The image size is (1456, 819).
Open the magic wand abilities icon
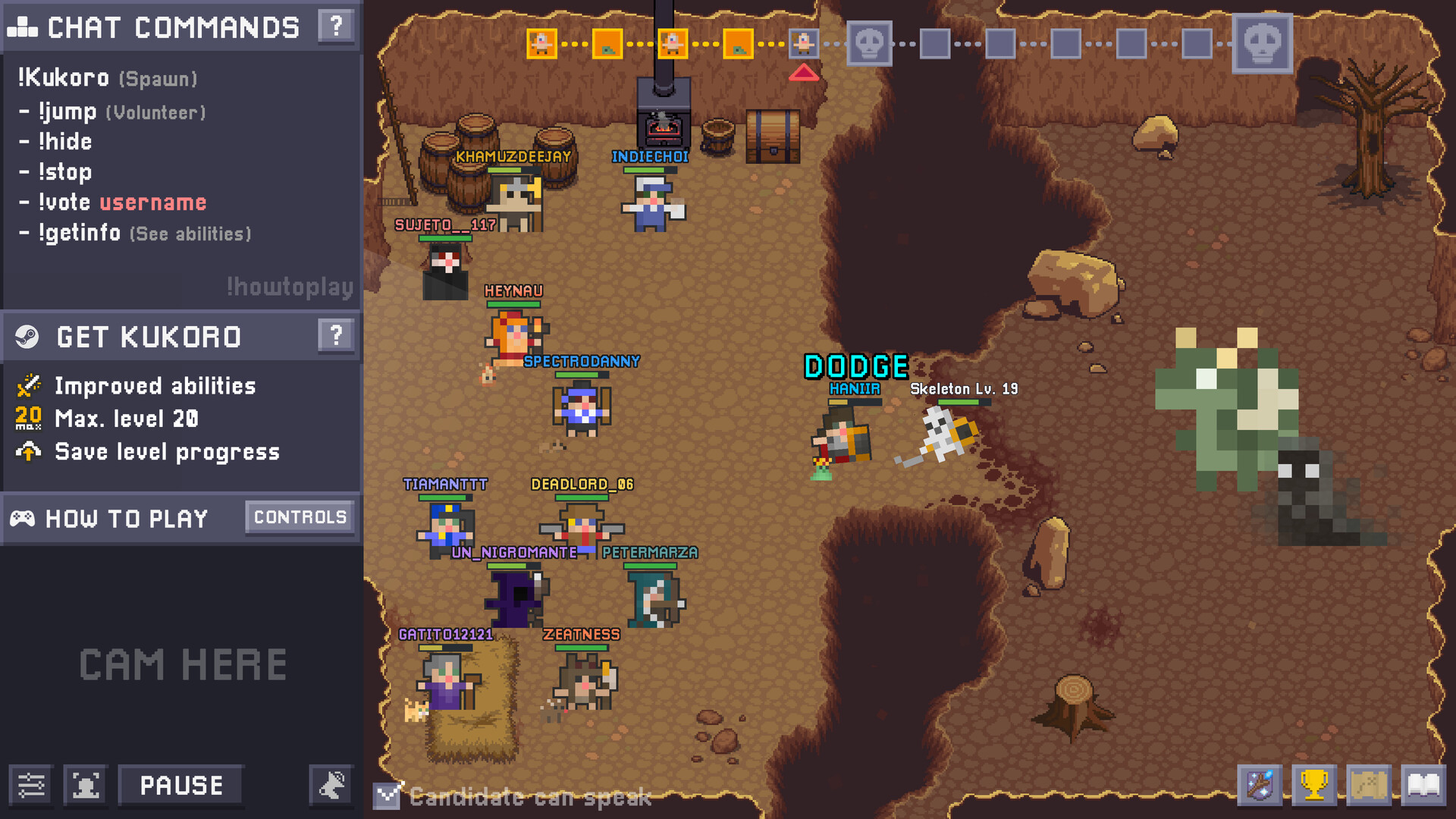pyautogui.click(x=1261, y=785)
